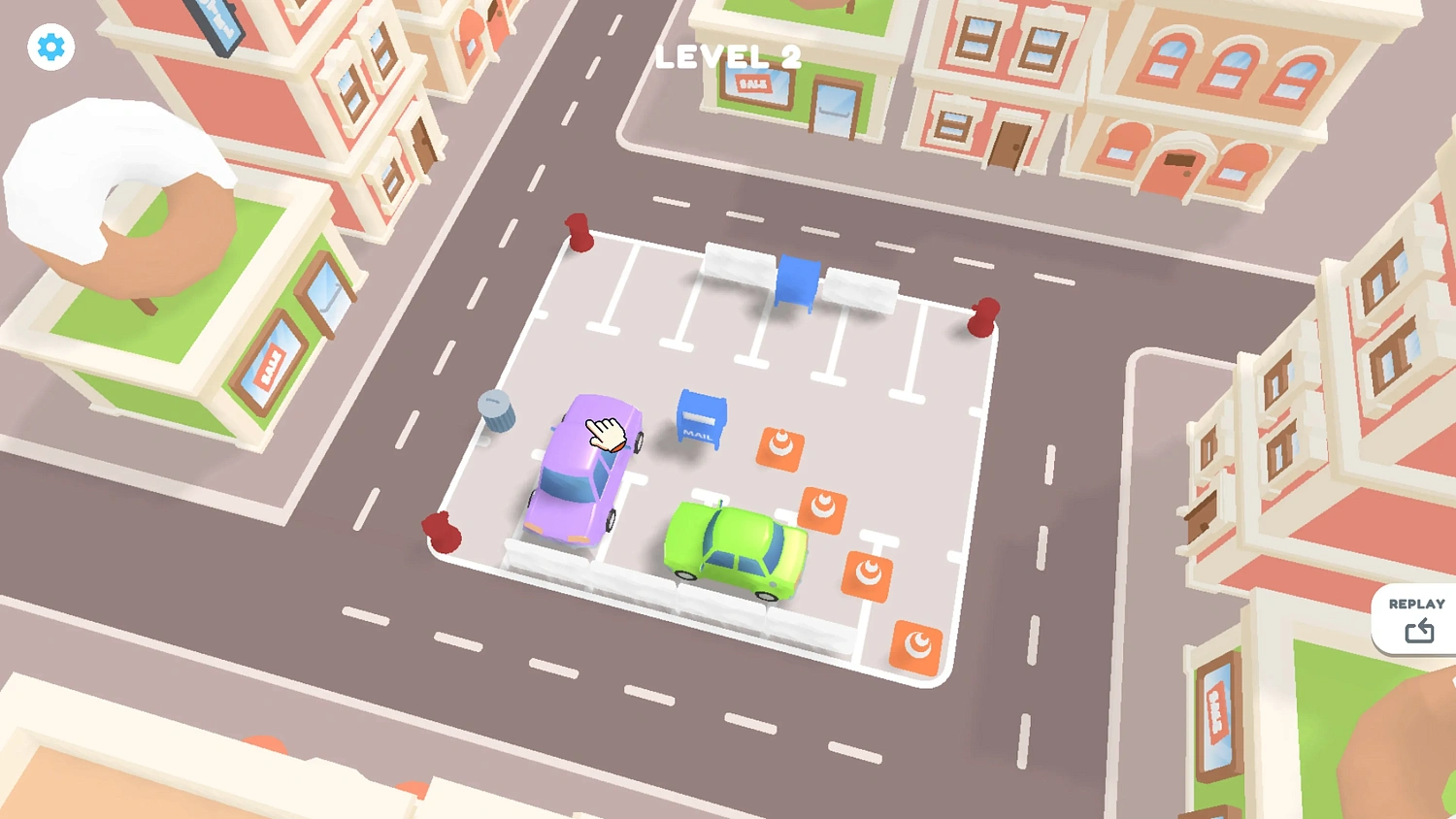
Task: Open the settings gear icon
Action: click(x=50, y=46)
